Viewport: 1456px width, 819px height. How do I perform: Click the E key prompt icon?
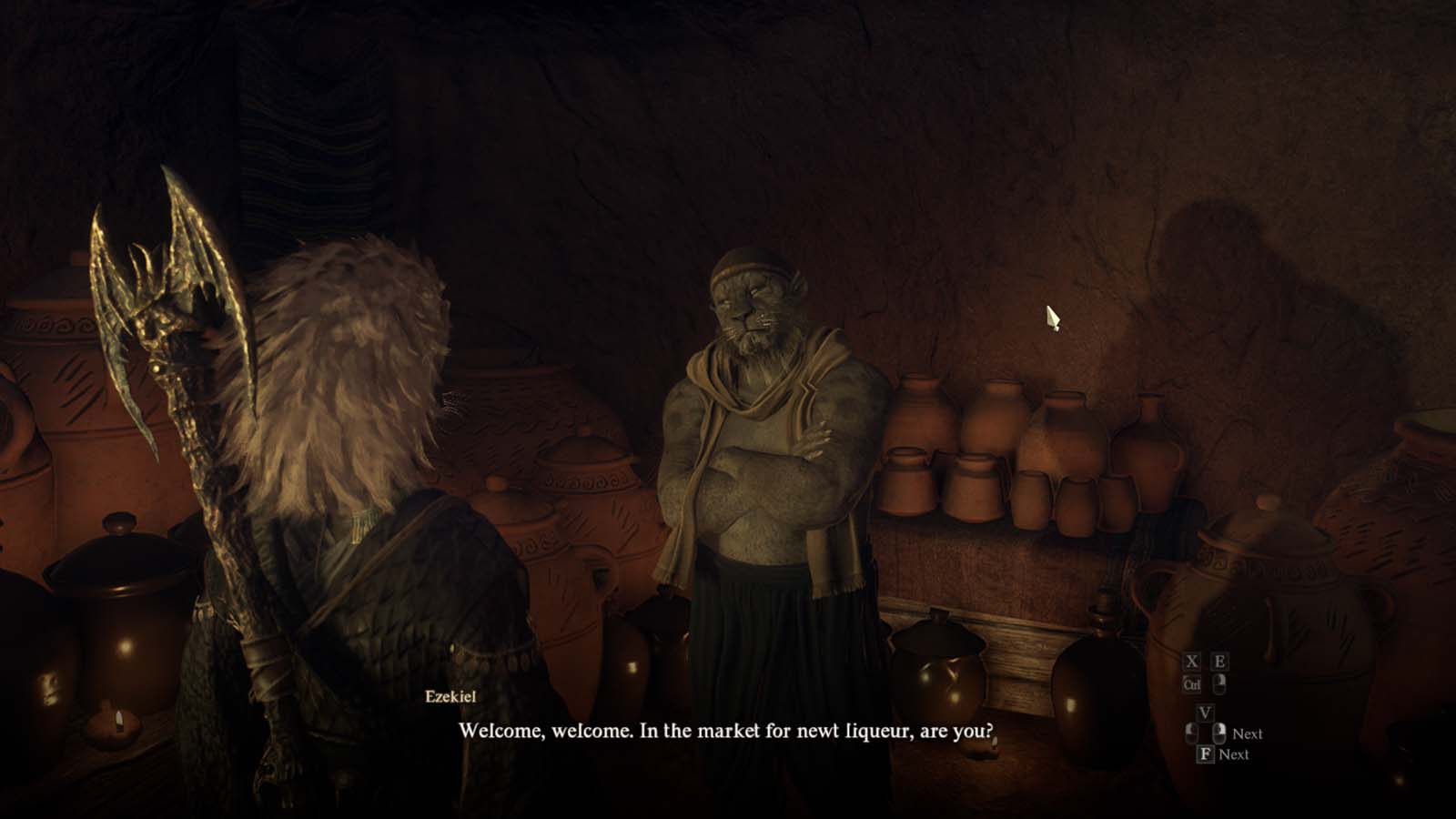click(x=1220, y=662)
